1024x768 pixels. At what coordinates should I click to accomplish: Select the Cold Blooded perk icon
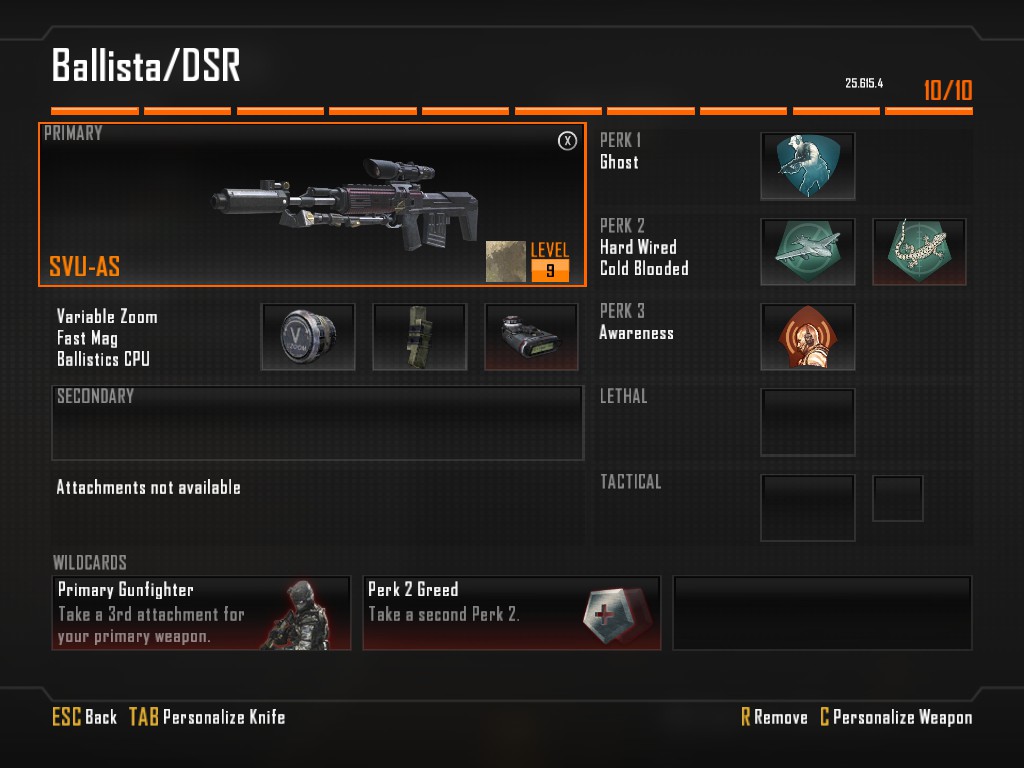coord(919,252)
